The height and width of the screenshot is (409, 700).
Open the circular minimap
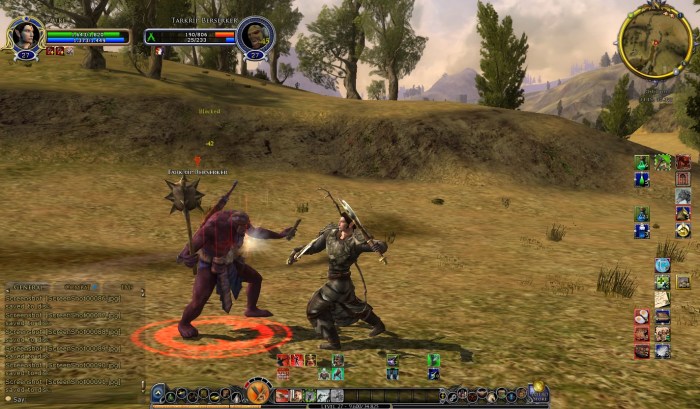(x=654, y=41)
